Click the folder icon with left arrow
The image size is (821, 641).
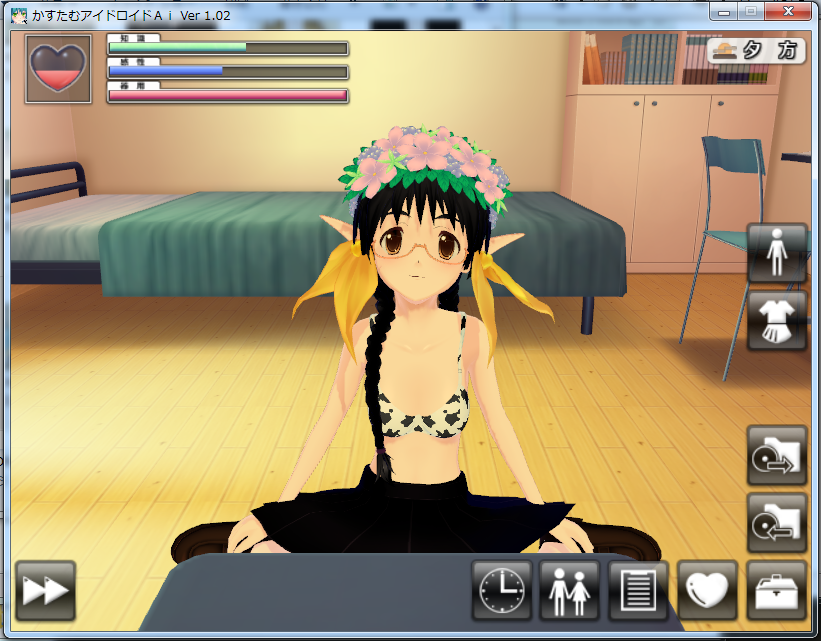pos(777,522)
